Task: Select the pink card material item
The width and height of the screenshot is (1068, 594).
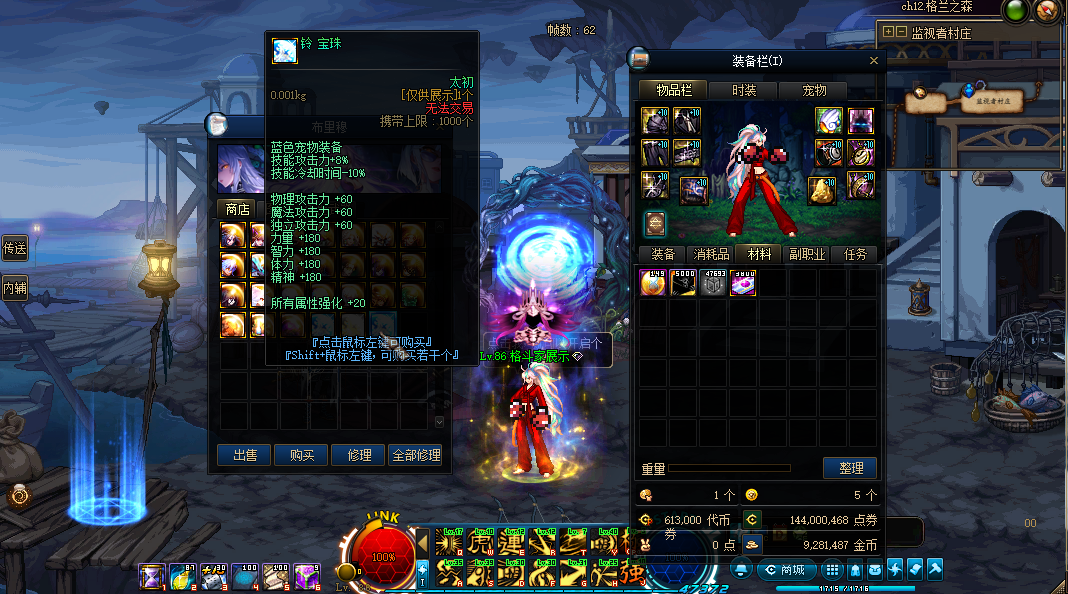Action: point(742,283)
